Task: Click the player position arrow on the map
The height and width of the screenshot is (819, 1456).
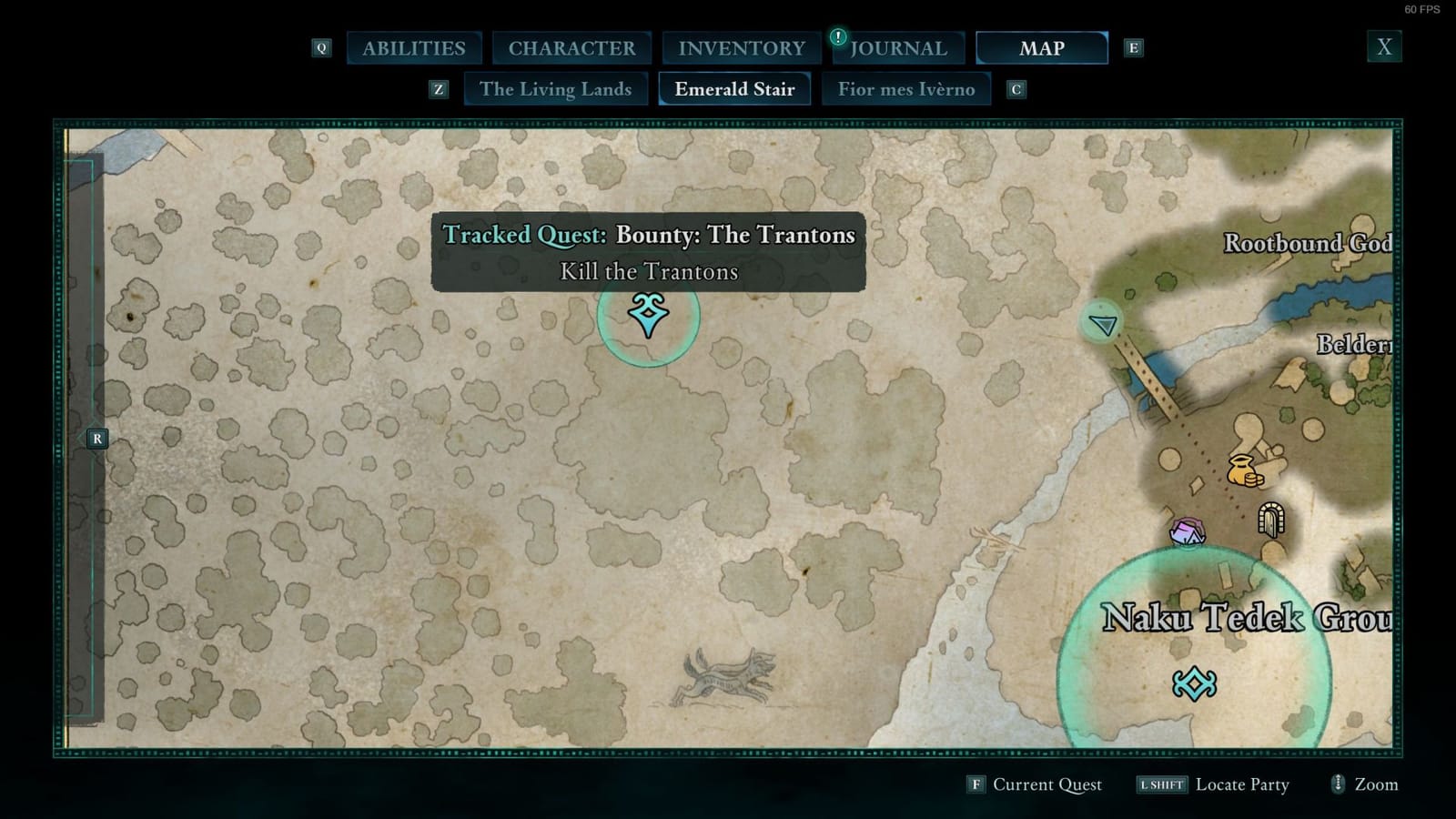Action: [x=1102, y=324]
